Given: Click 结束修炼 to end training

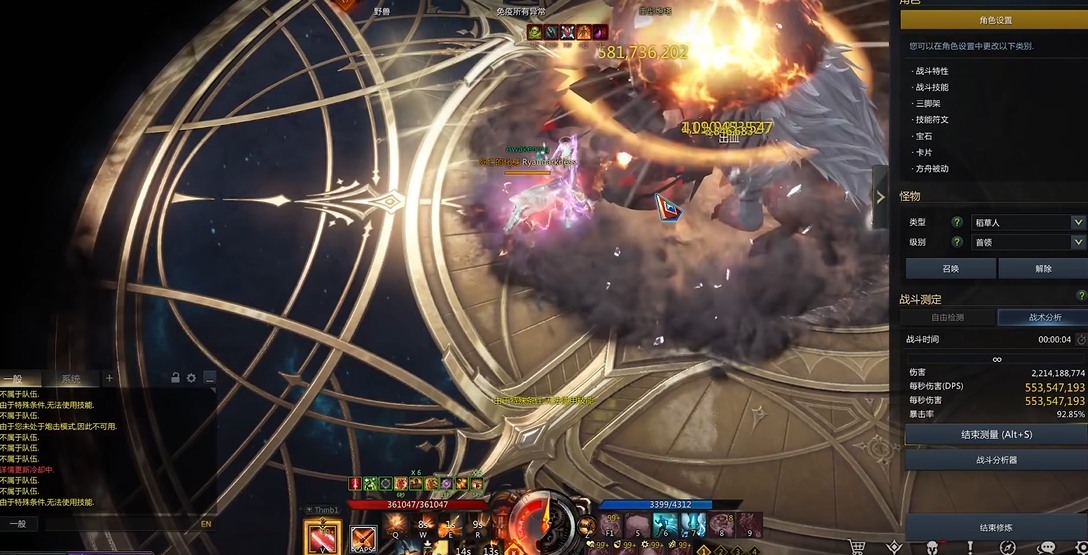Looking at the screenshot, I should (x=996, y=527).
